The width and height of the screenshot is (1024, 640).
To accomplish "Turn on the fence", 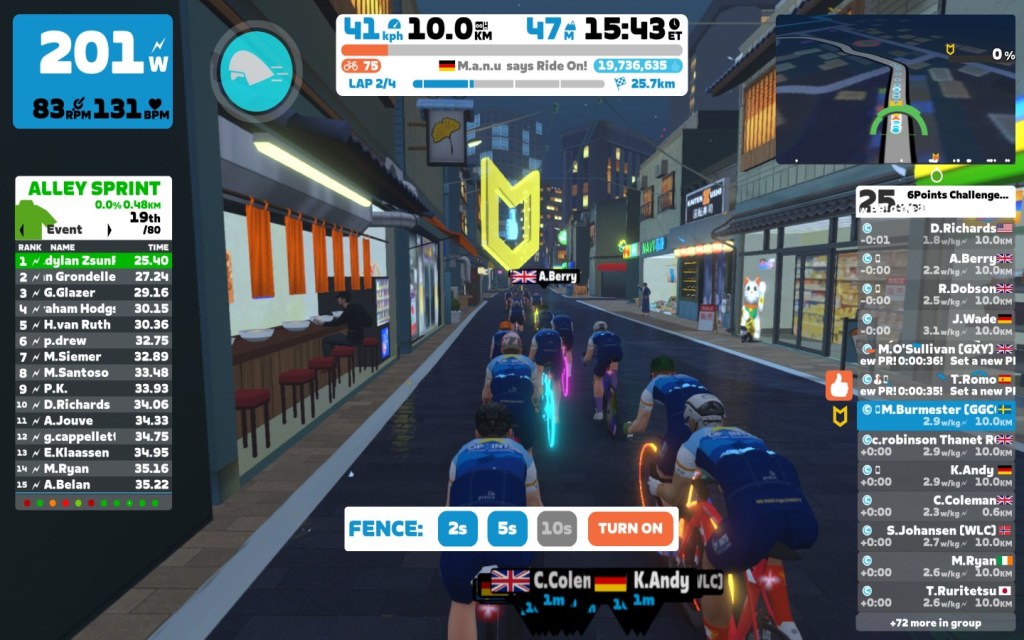I will click(x=631, y=529).
